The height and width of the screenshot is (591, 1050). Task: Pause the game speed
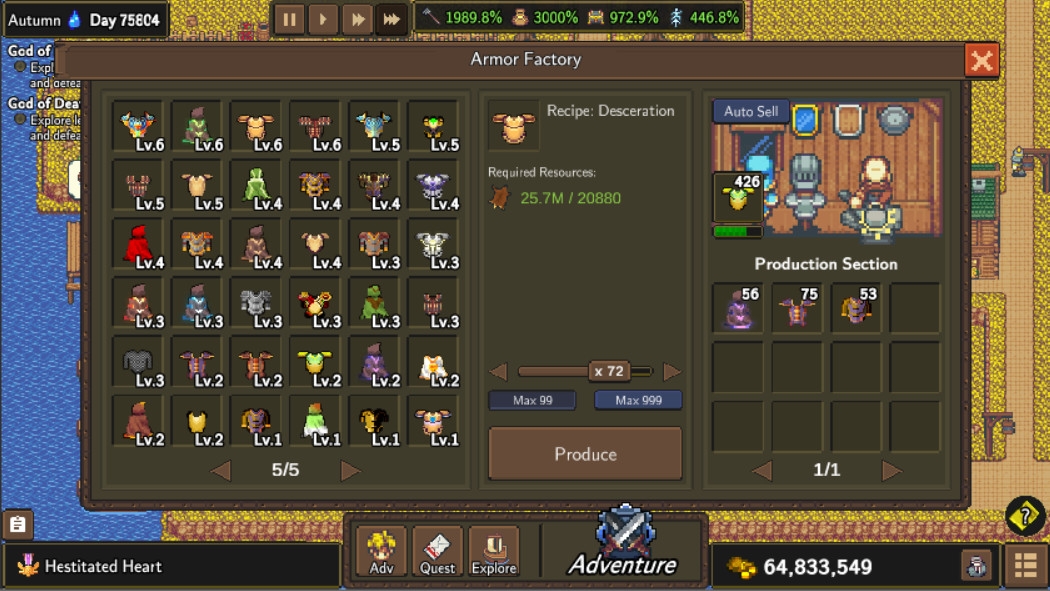pyautogui.click(x=289, y=19)
